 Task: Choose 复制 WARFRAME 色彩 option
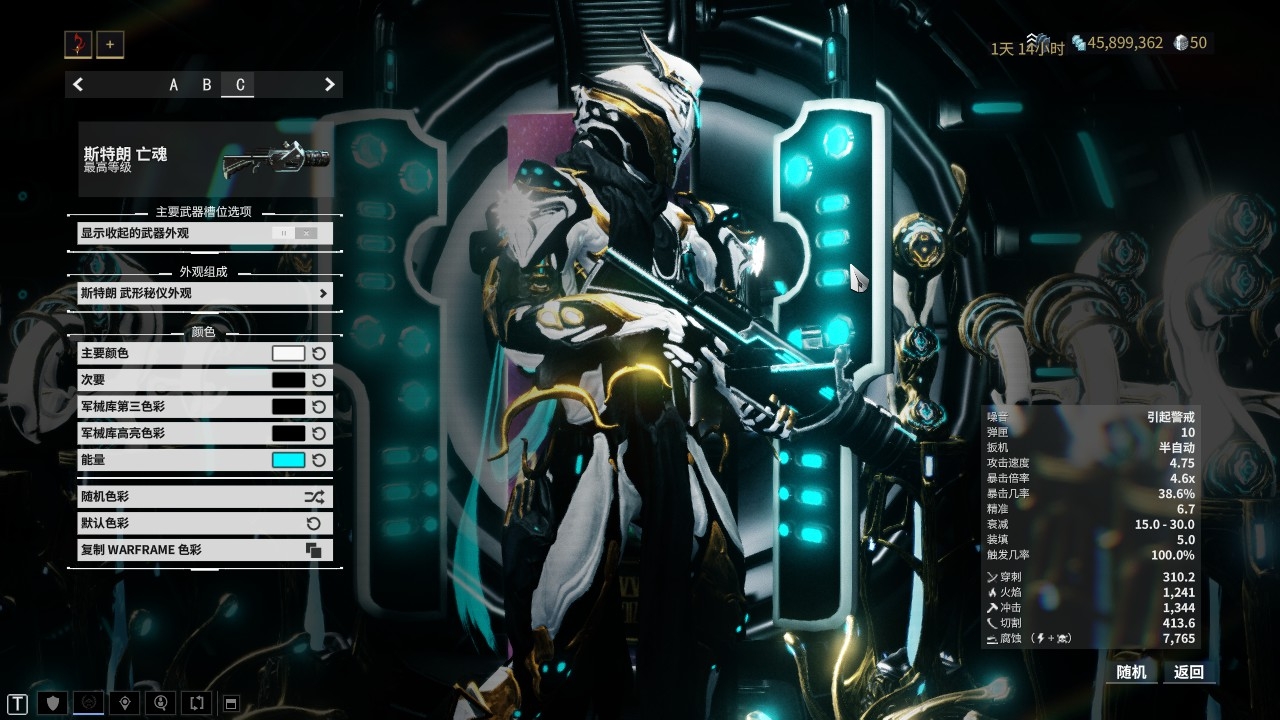(205, 550)
